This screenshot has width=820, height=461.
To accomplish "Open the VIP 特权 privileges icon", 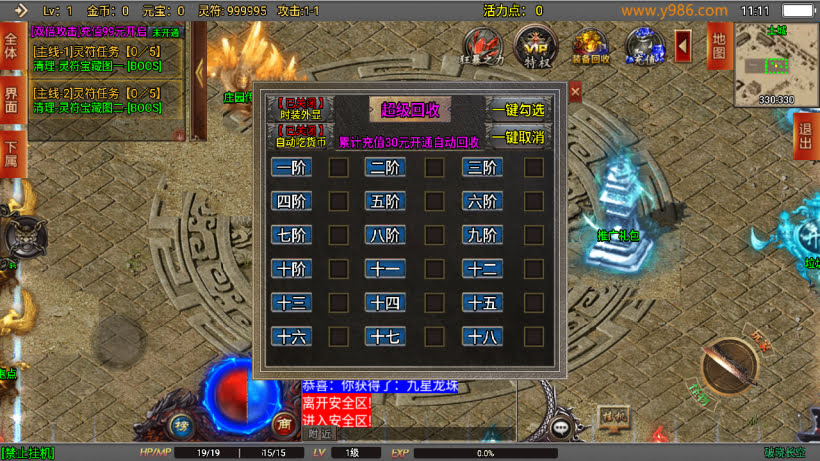I will [x=534, y=45].
